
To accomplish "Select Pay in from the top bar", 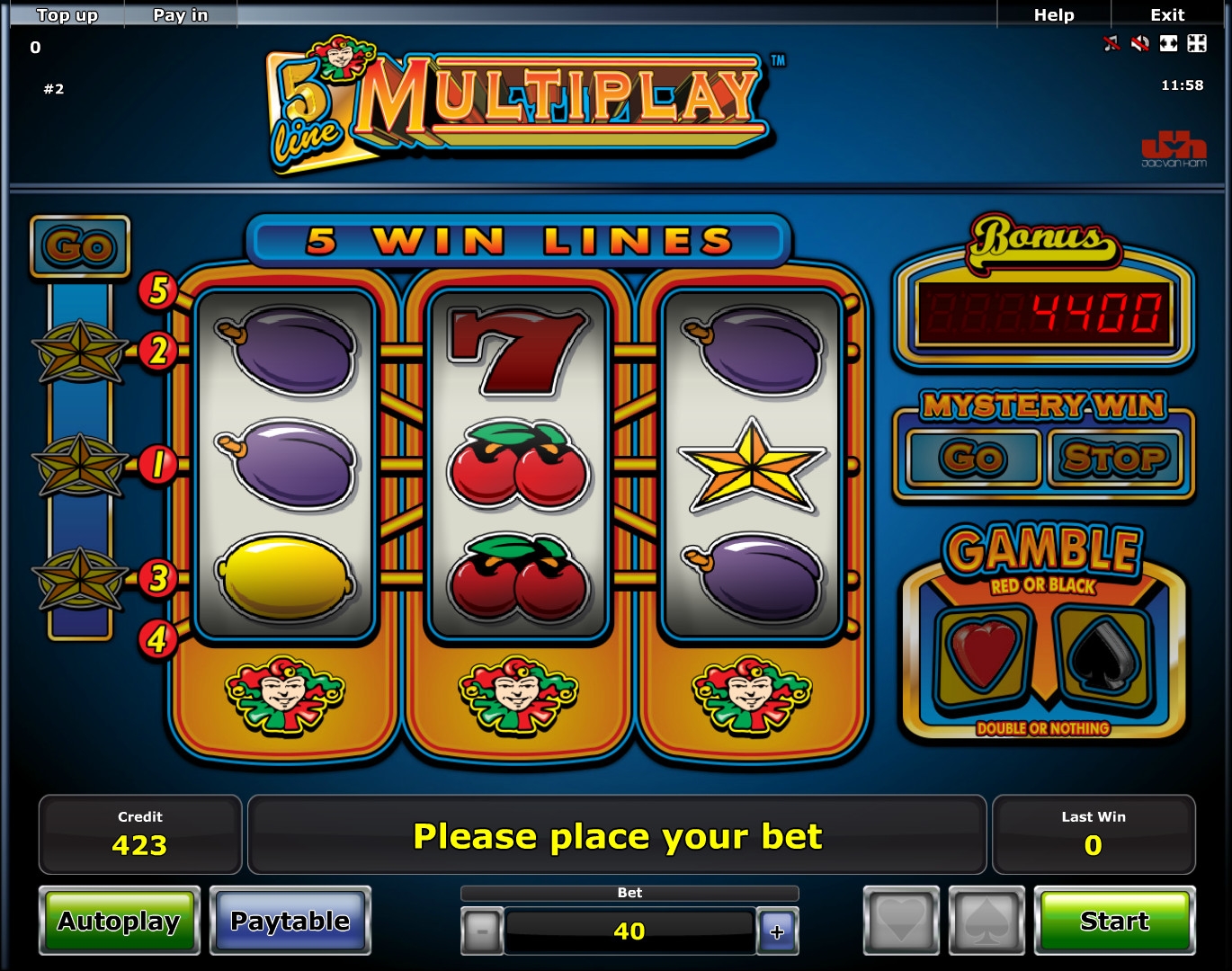I will (180, 14).
